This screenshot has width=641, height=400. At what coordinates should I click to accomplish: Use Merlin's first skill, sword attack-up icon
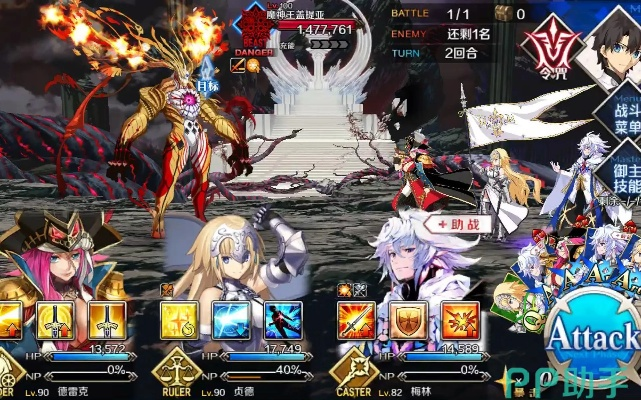coord(355,320)
